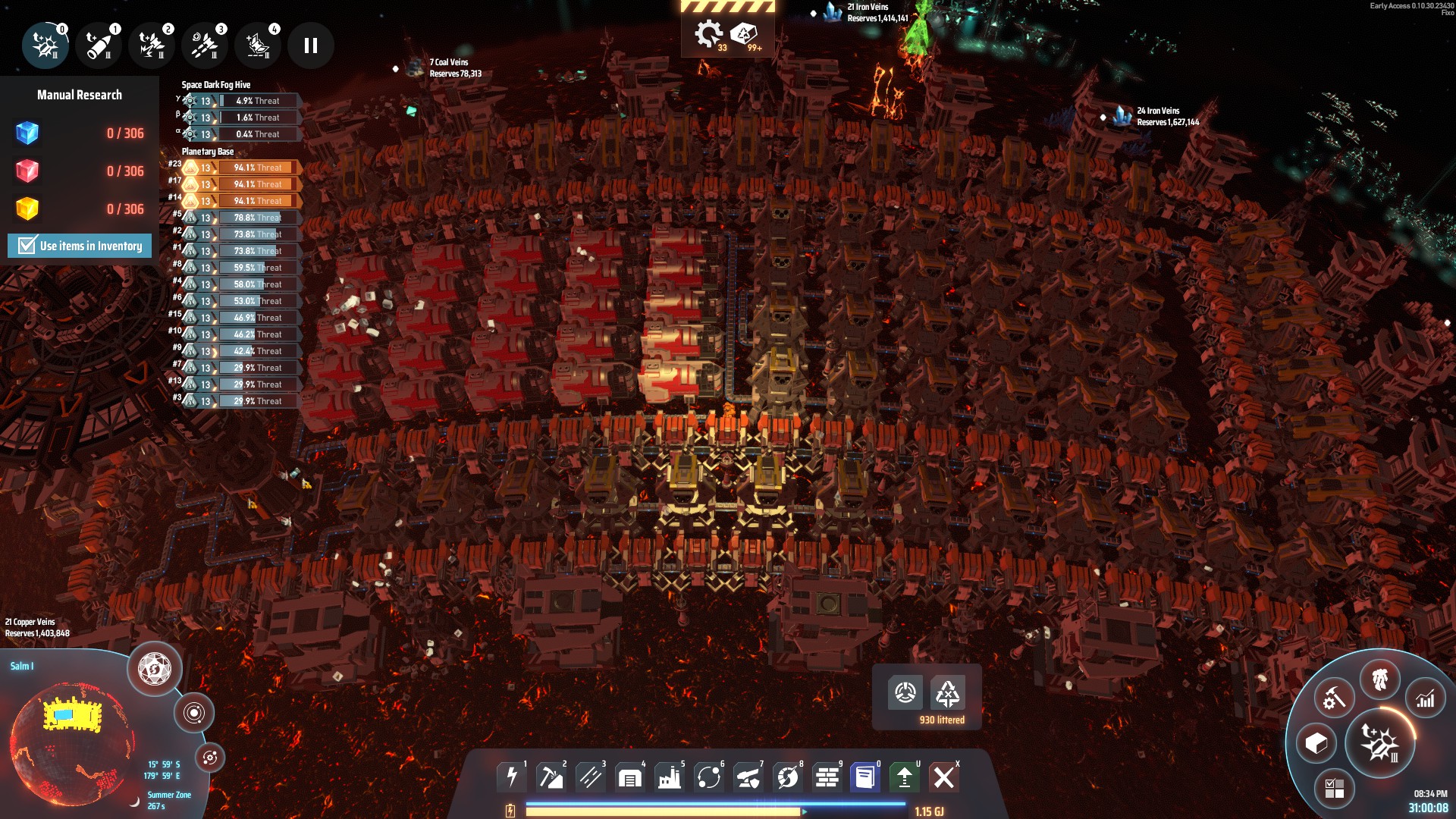The width and height of the screenshot is (1456, 819).
Task: Open the factory production build category
Action: click(x=670, y=777)
